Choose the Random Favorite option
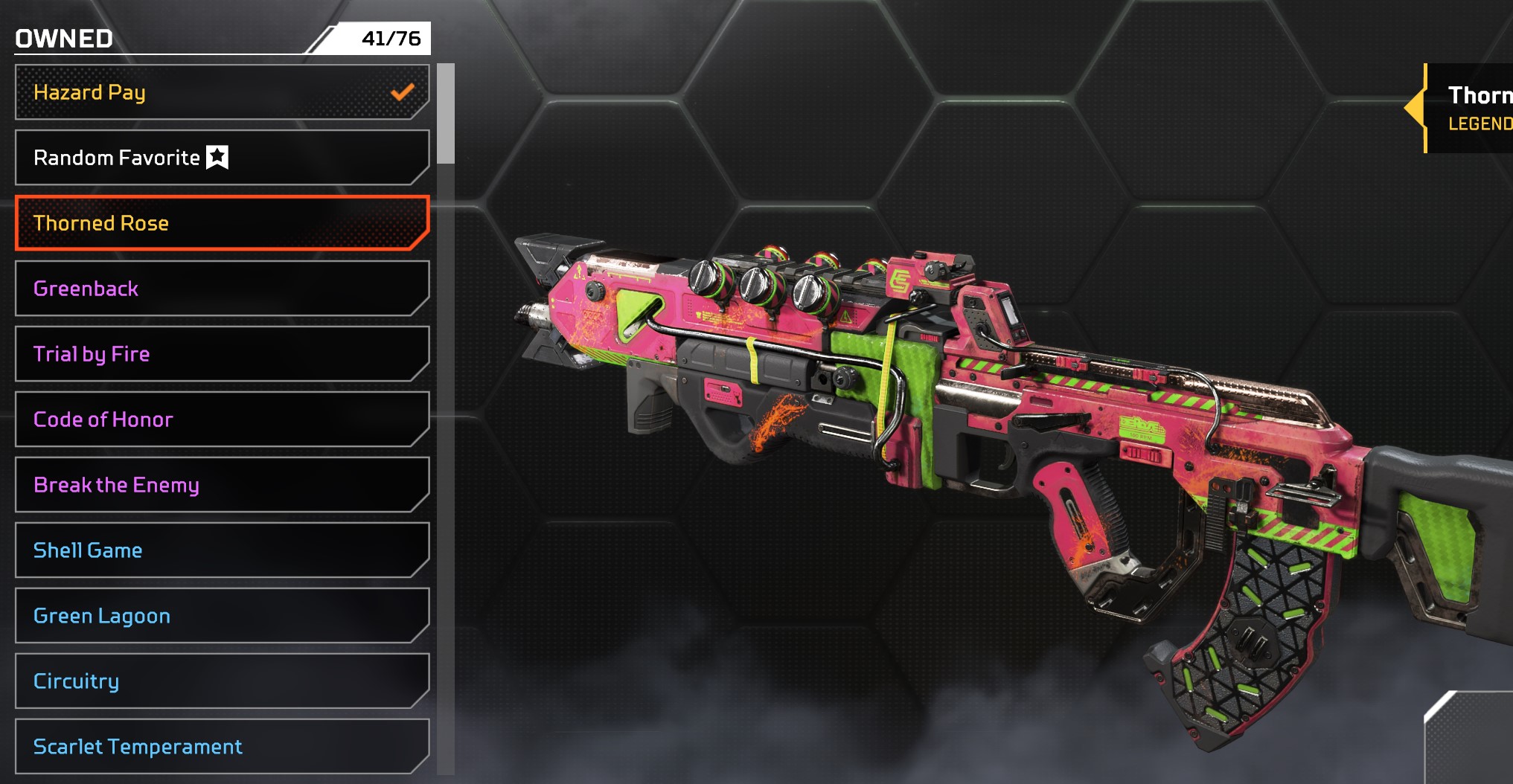The height and width of the screenshot is (784, 1513). [x=222, y=158]
